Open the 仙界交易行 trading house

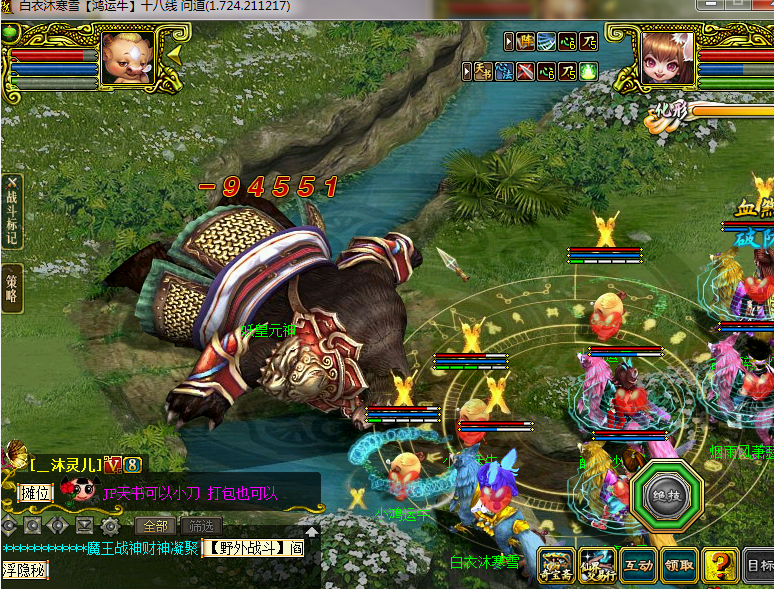pyautogui.click(x=598, y=566)
